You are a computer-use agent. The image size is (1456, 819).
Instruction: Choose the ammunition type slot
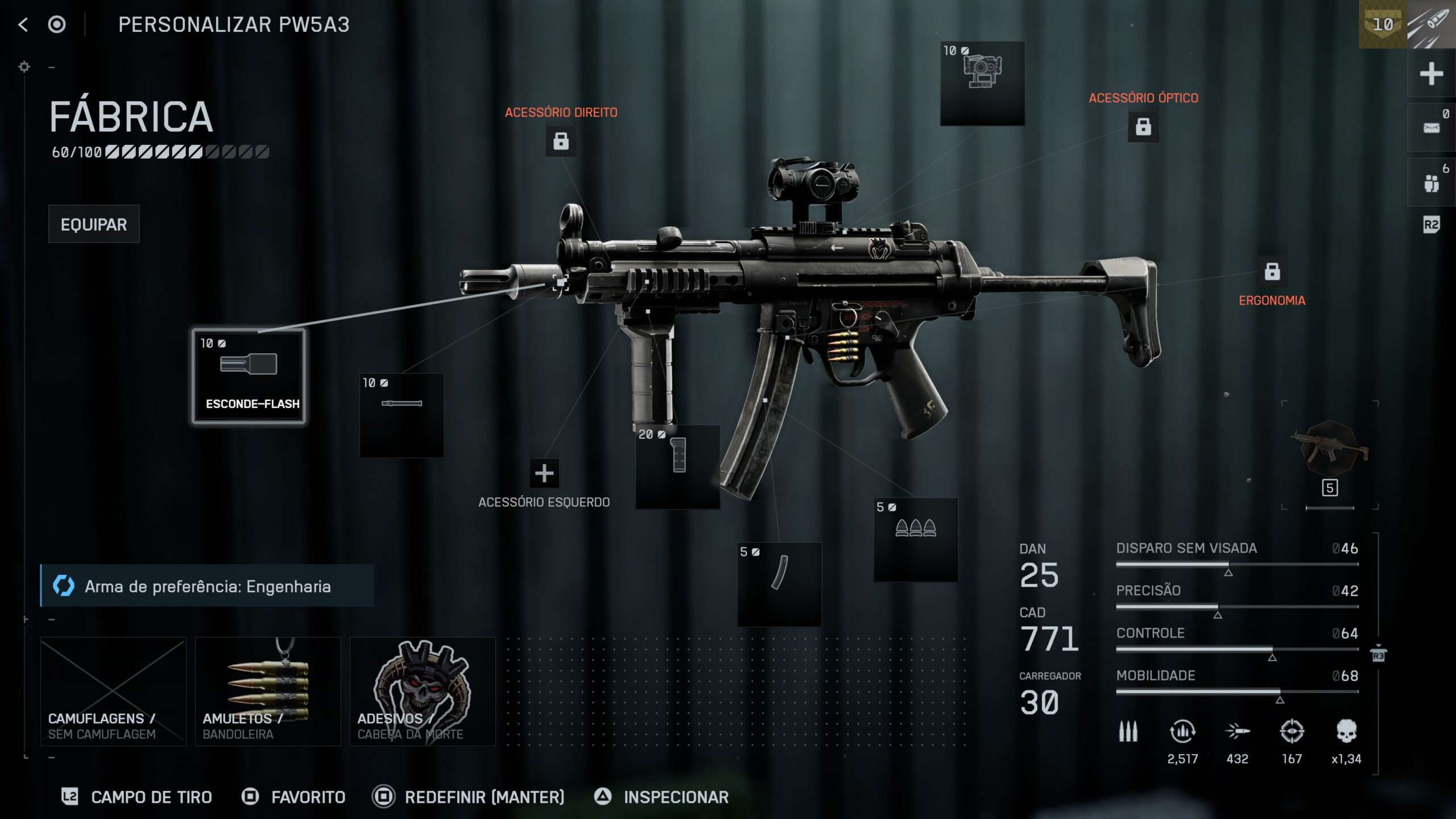coord(916,539)
